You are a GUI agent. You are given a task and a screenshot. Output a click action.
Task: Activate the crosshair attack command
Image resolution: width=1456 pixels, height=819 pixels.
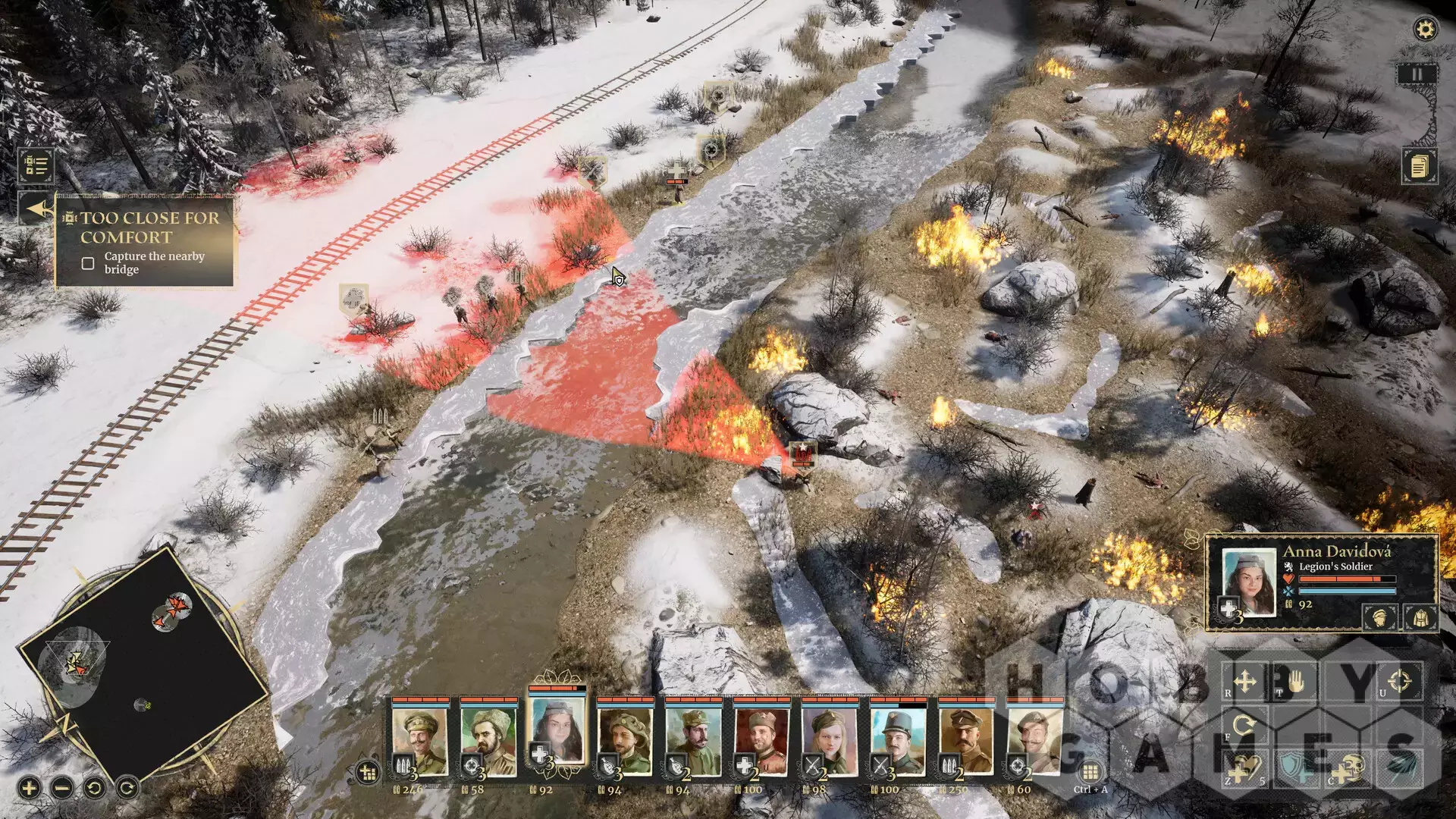1401,679
